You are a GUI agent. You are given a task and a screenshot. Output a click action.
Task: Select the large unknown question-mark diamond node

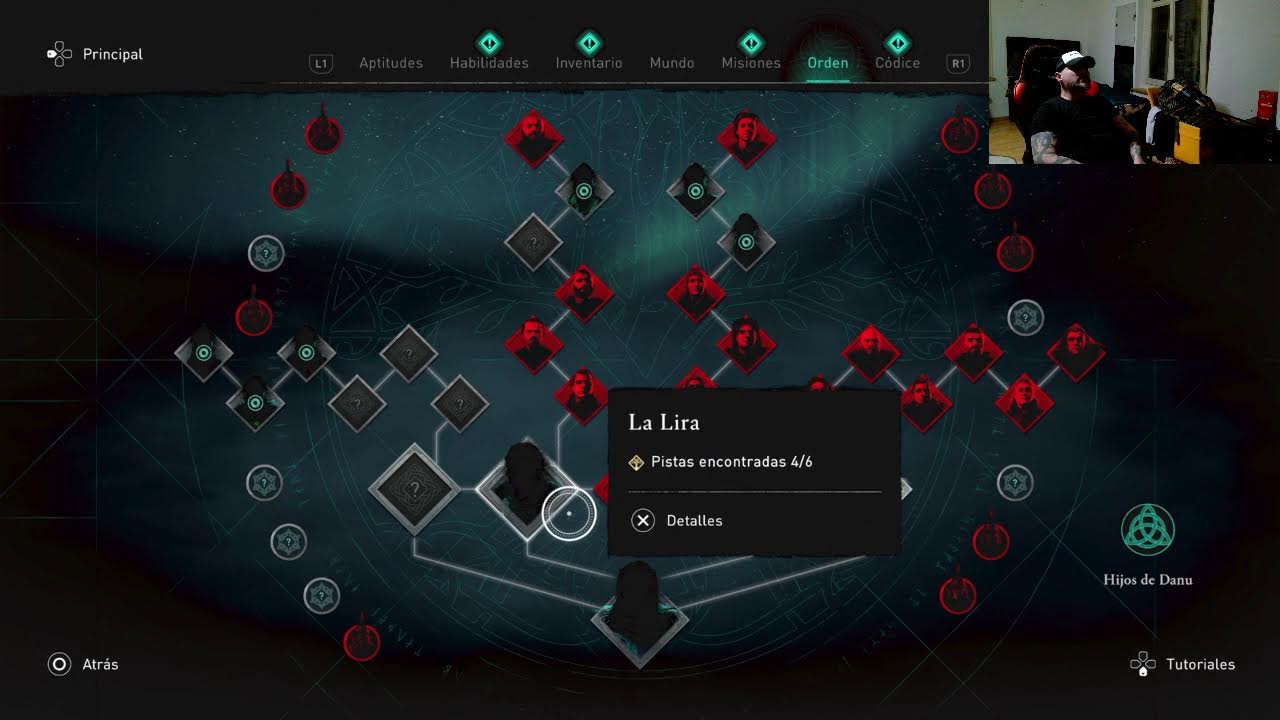[x=414, y=489]
